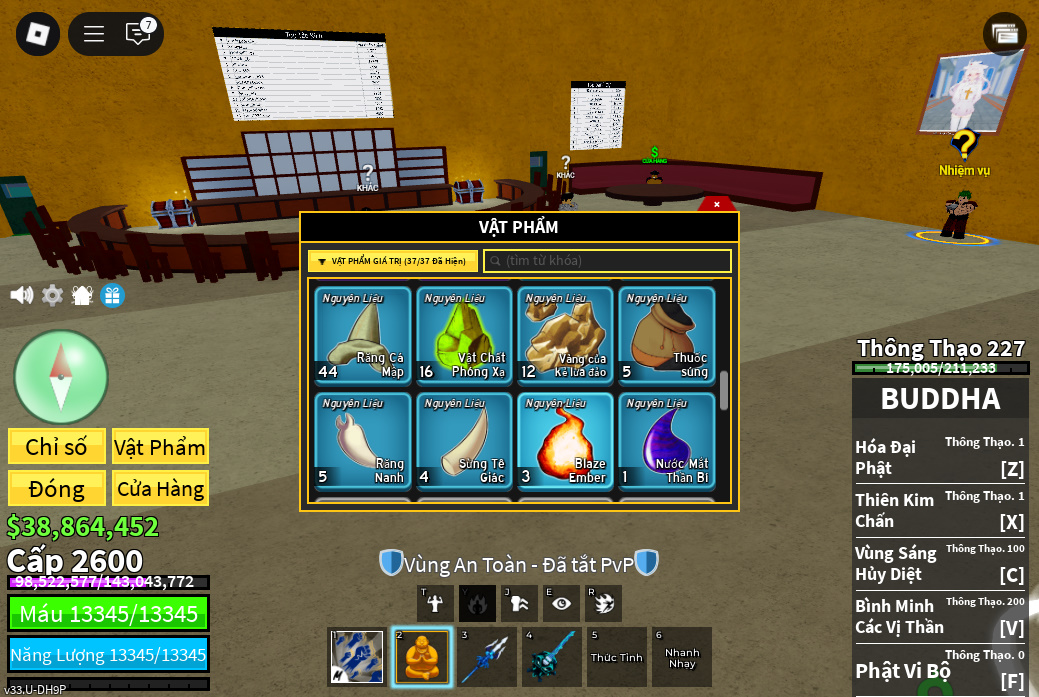
Task: Open the Roblox main menu
Action: (x=38, y=34)
